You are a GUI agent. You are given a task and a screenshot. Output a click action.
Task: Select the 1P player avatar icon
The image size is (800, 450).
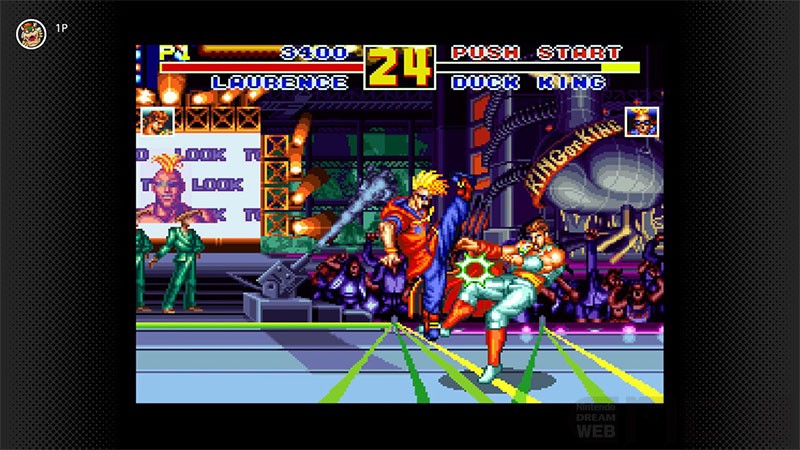pyautogui.click(x=31, y=34)
